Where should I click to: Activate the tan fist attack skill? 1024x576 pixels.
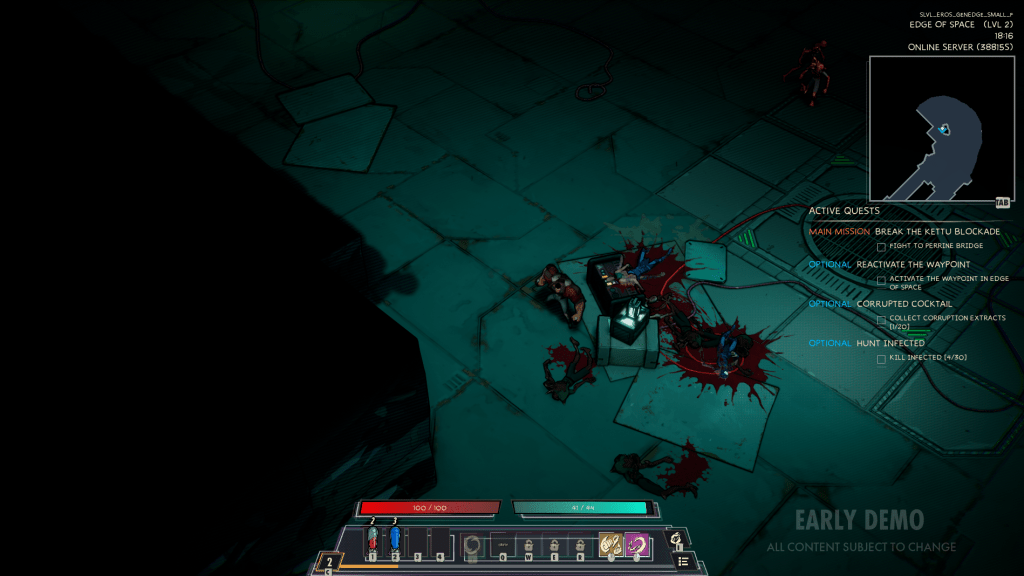[610, 545]
